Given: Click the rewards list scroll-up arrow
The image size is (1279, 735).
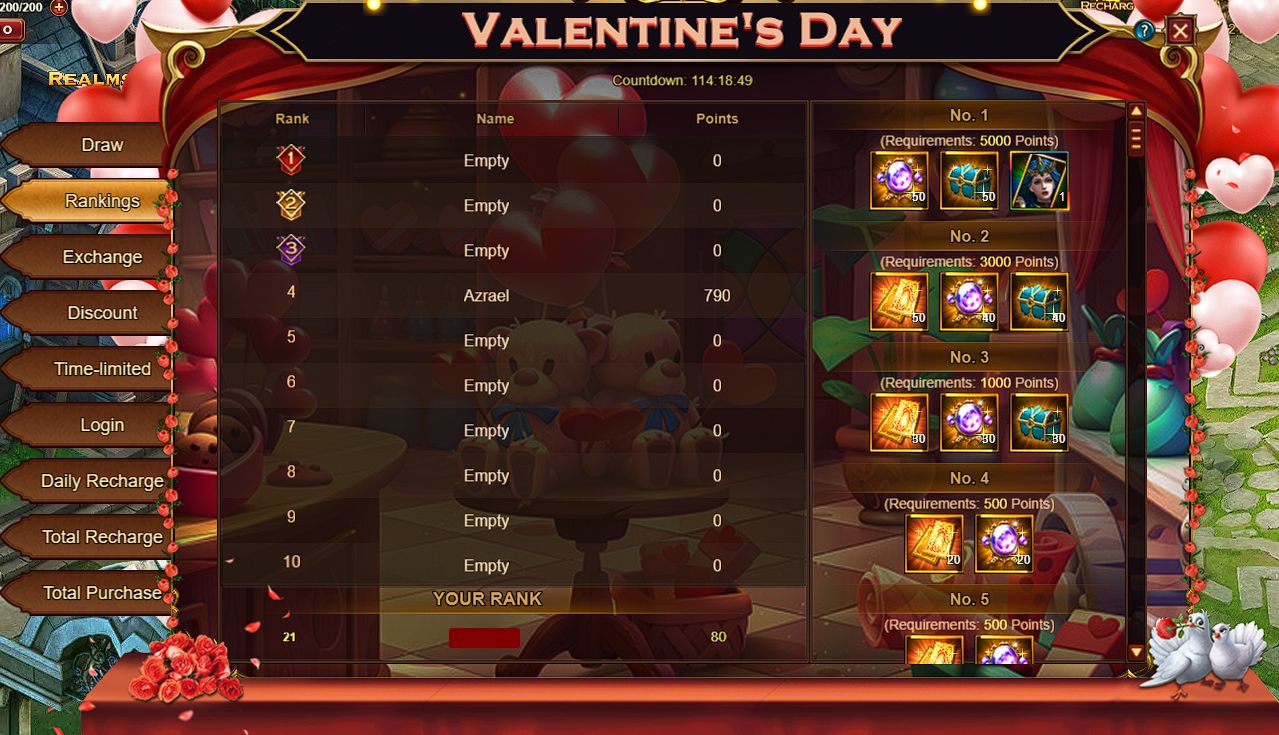Looking at the screenshot, I should point(1136,111).
